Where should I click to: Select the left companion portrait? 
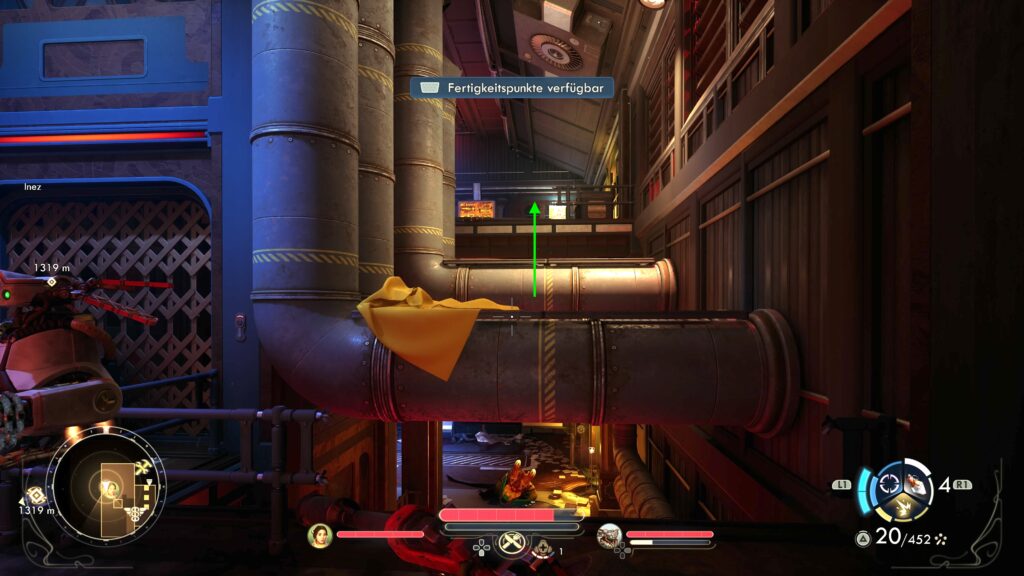pos(320,535)
